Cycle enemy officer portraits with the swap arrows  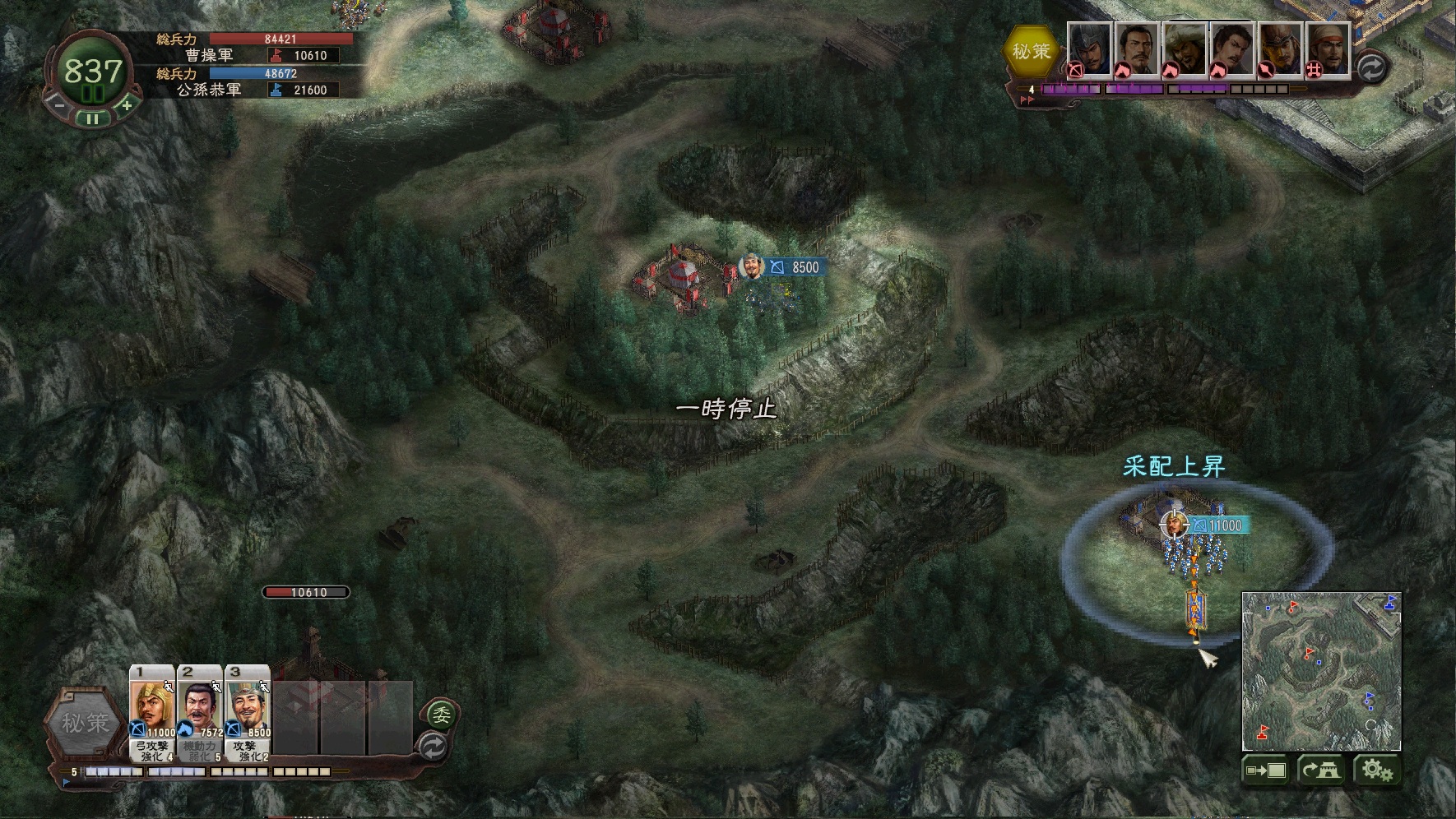(x=1370, y=67)
